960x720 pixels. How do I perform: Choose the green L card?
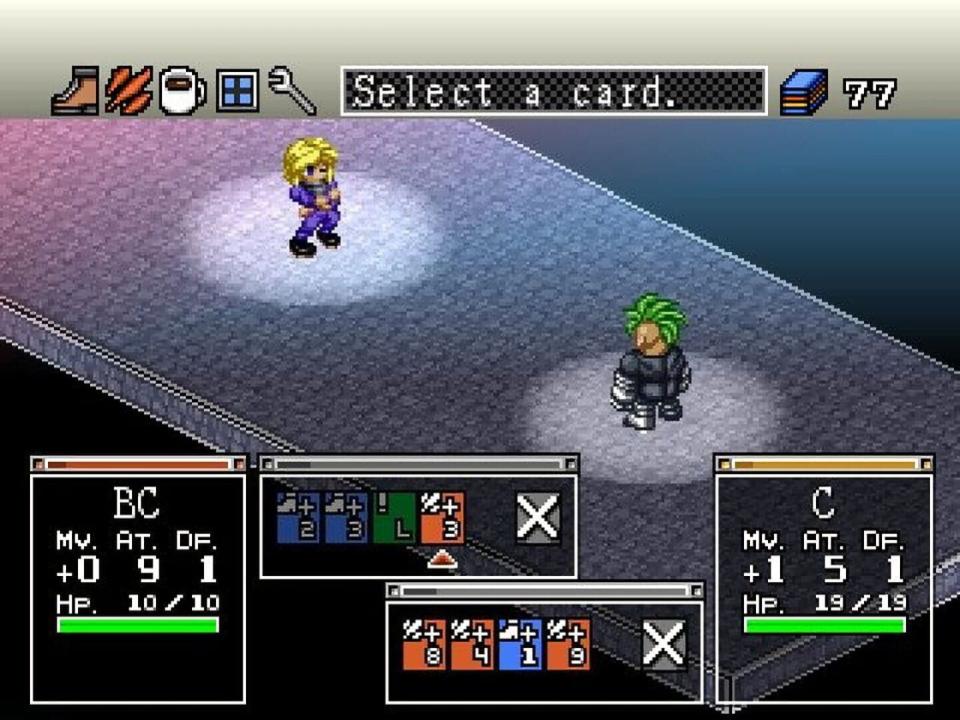(394, 517)
